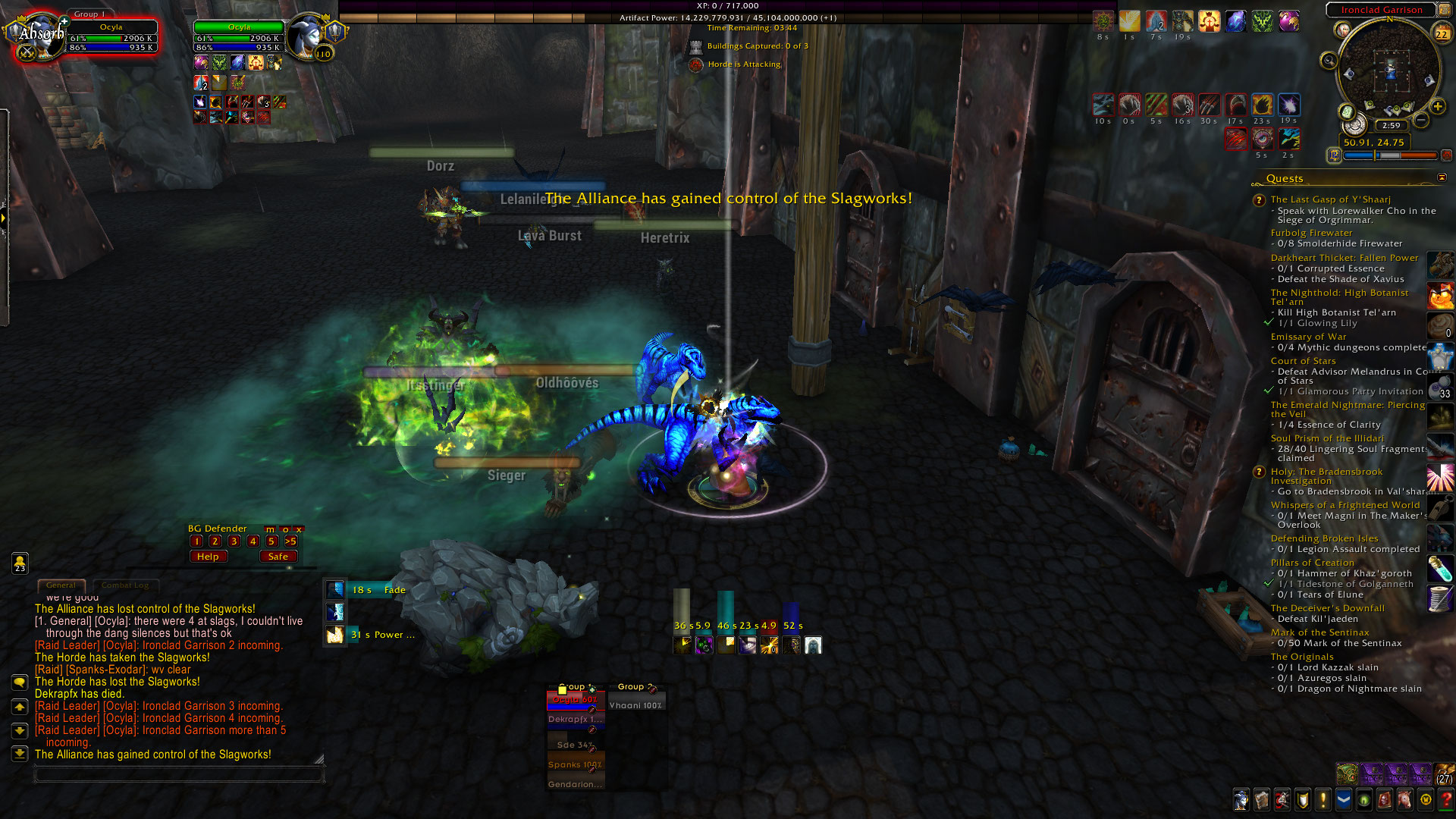Click the minimap tracking magnifying glass

click(1329, 61)
